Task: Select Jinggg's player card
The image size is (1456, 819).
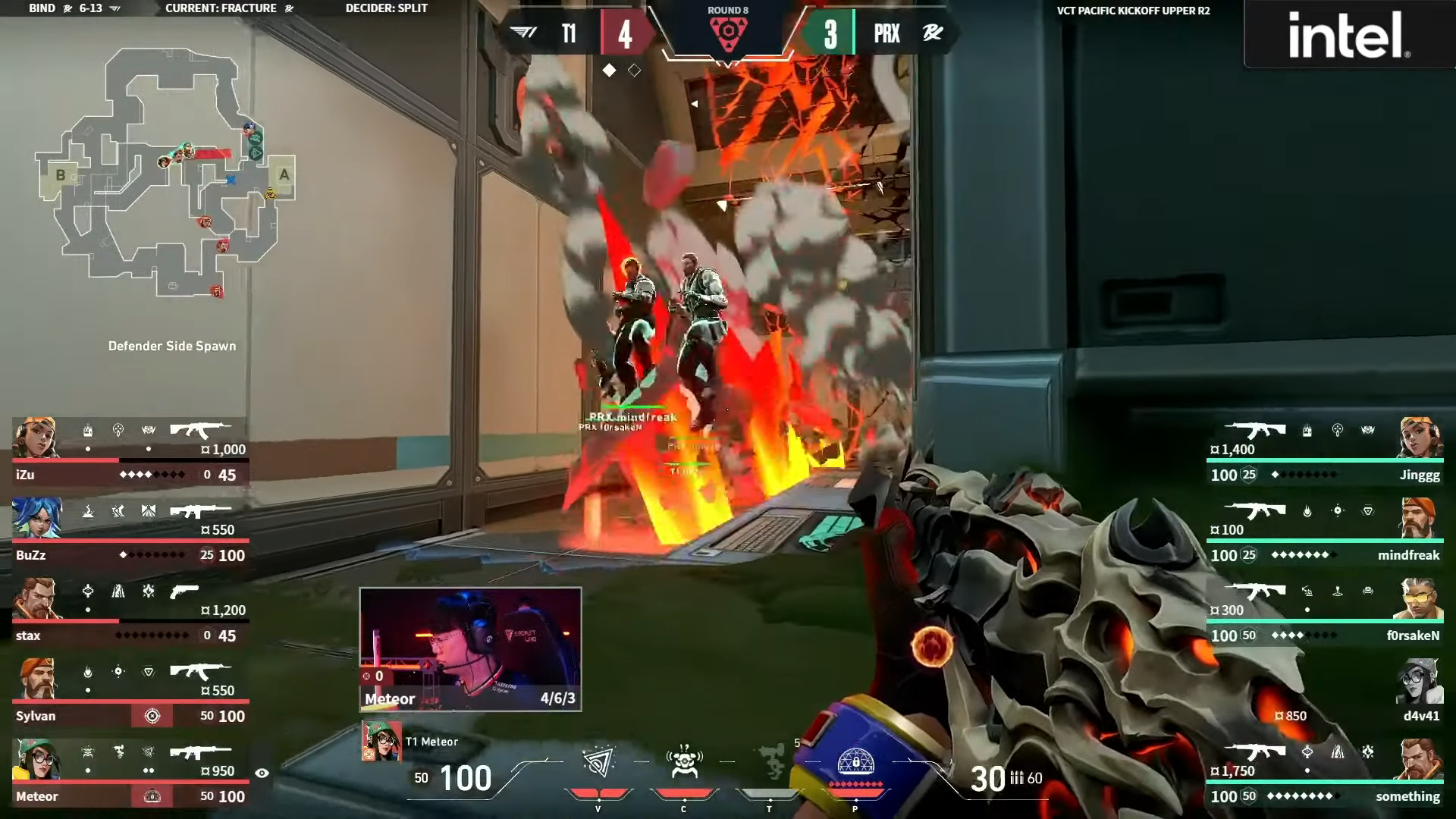Action: point(1325,452)
